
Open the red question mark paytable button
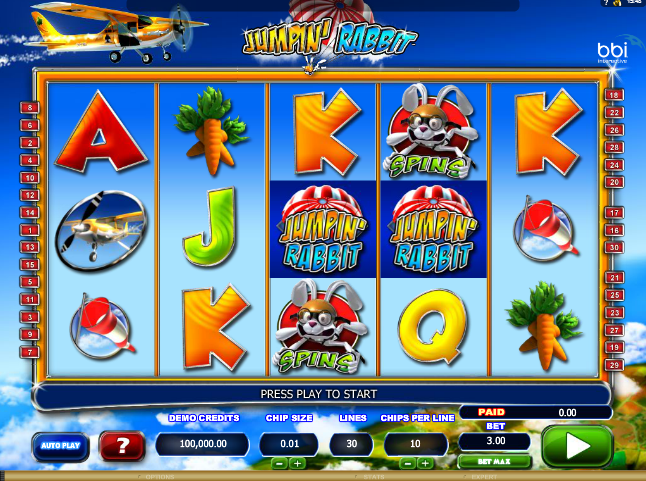[x=122, y=446]
